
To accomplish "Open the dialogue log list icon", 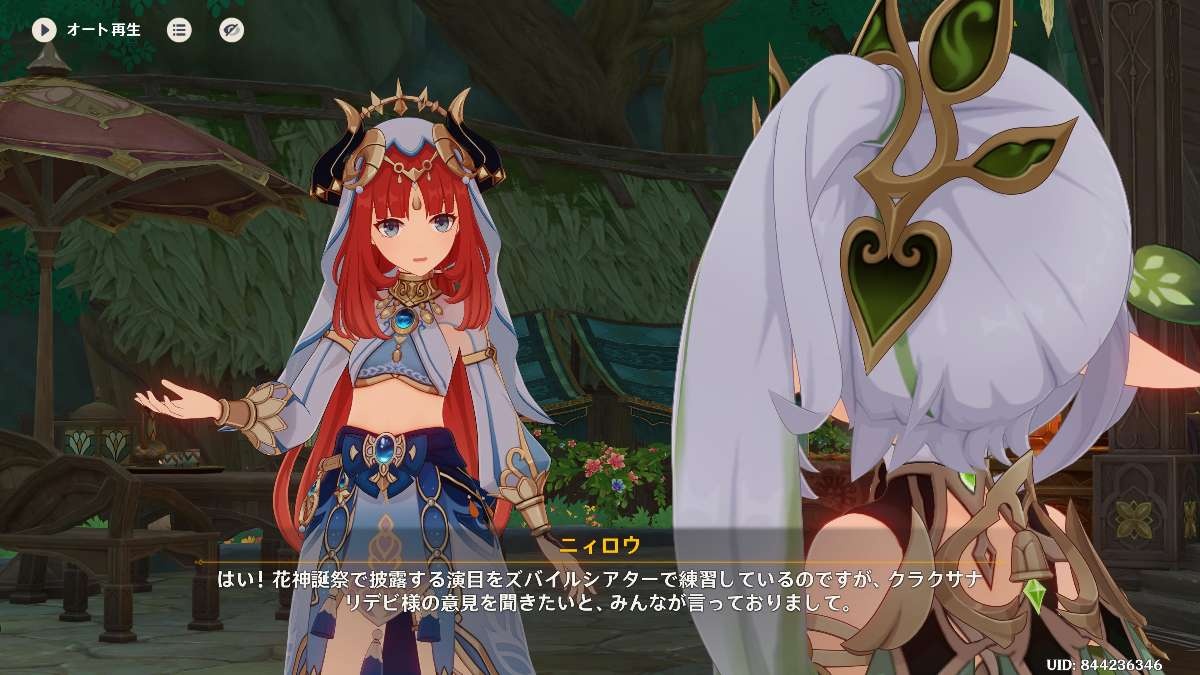I will [x=179, y=30].
